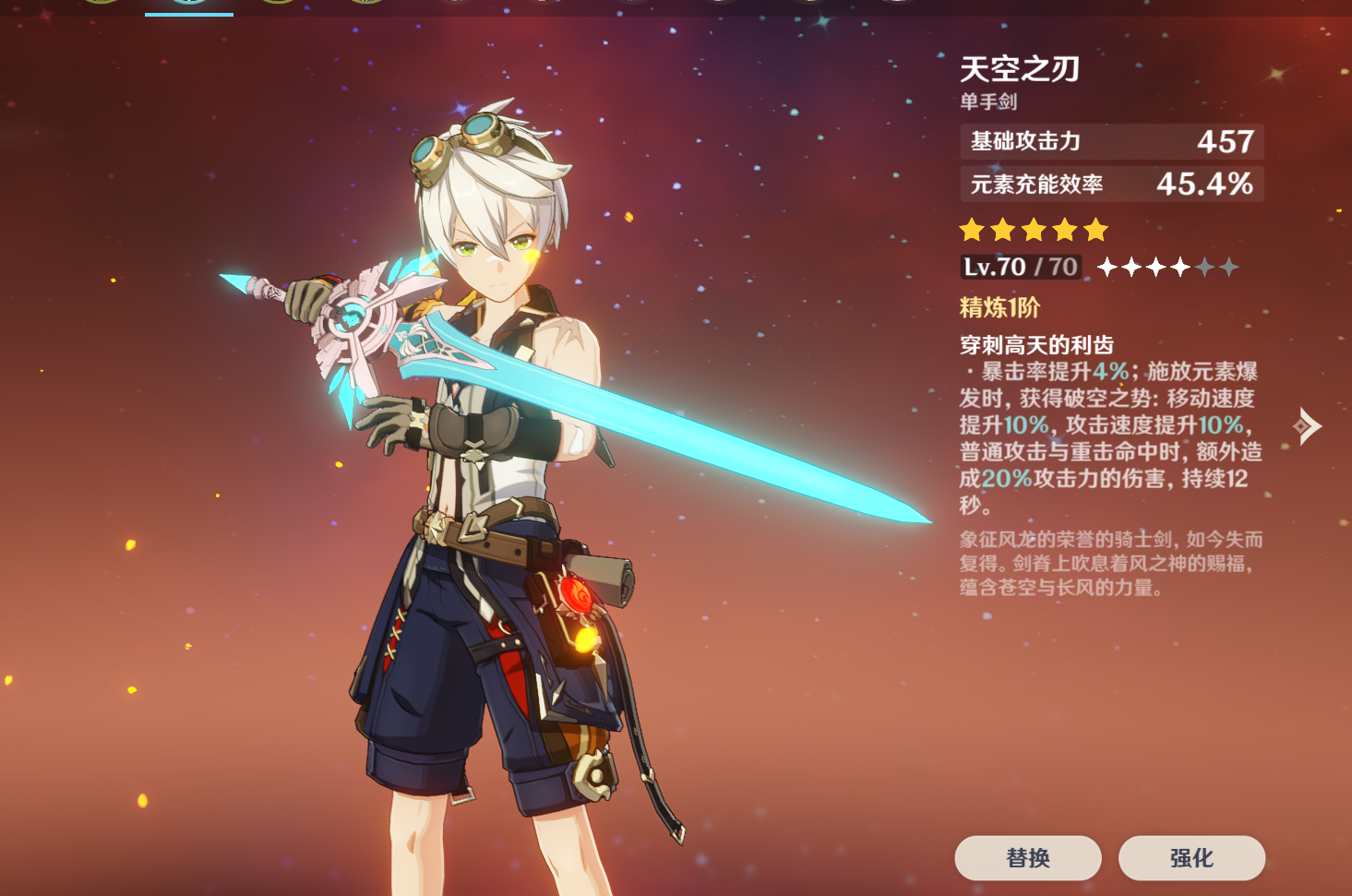The width and height of the screenshot is (1352, 896).
Task: Click the weapon name 天空之刃
Action: [1020, 68]
